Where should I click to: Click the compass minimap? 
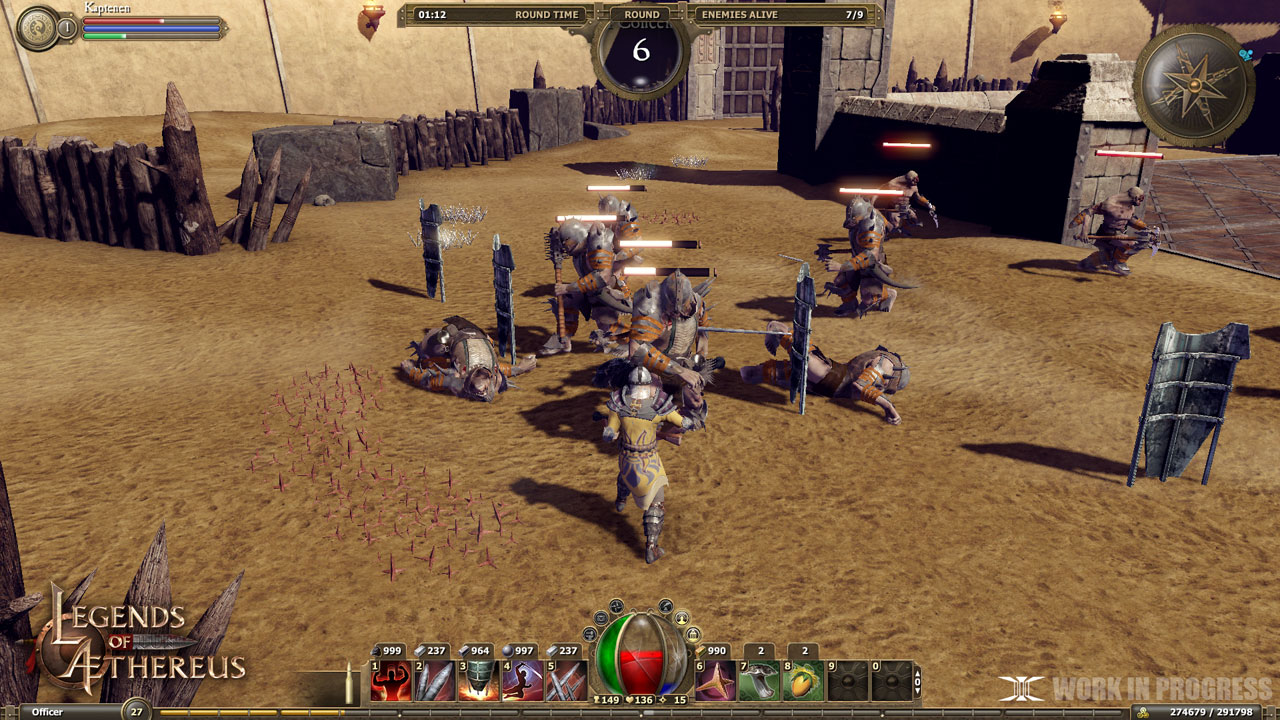pos(1194,84)
